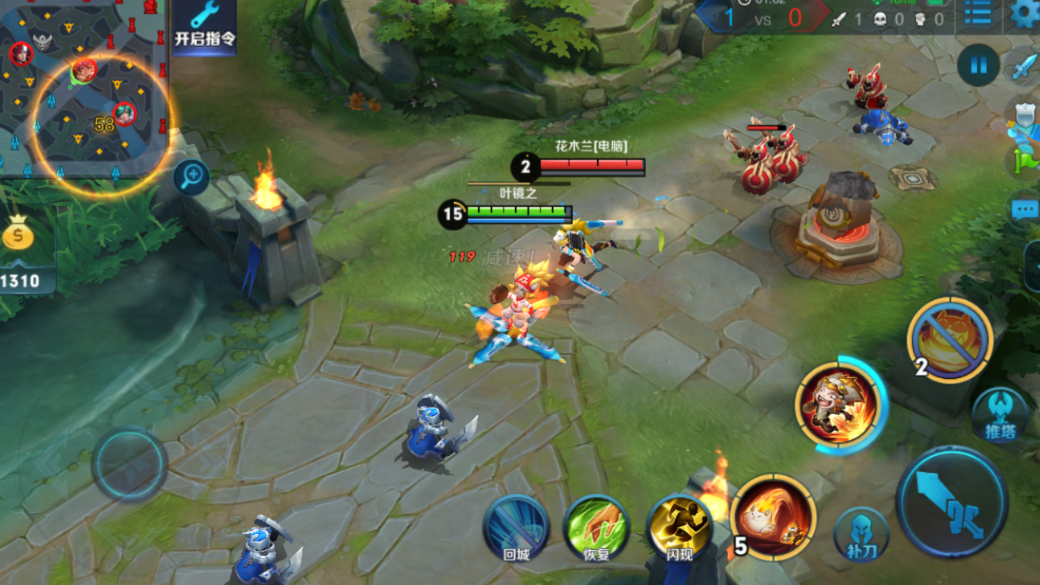
Task: Select the disabled skill icon showing number 2
Action: click(949, 341)
